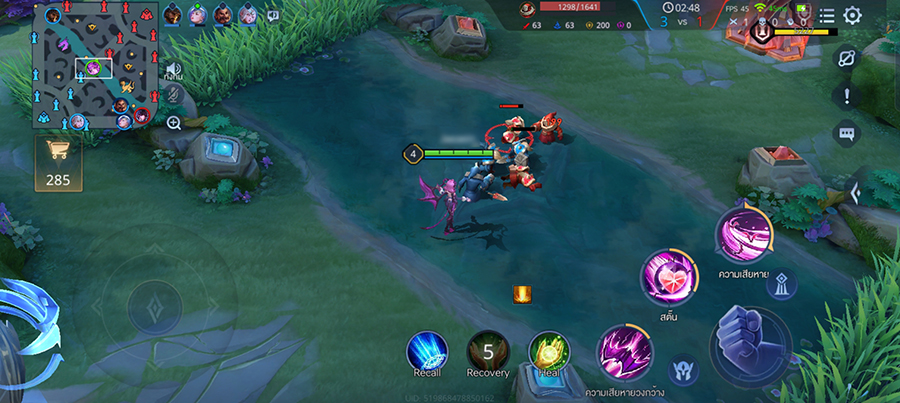Cast the purple wing area damage skill
Viewport: 900px width, 403px height.
click(624, 352)
